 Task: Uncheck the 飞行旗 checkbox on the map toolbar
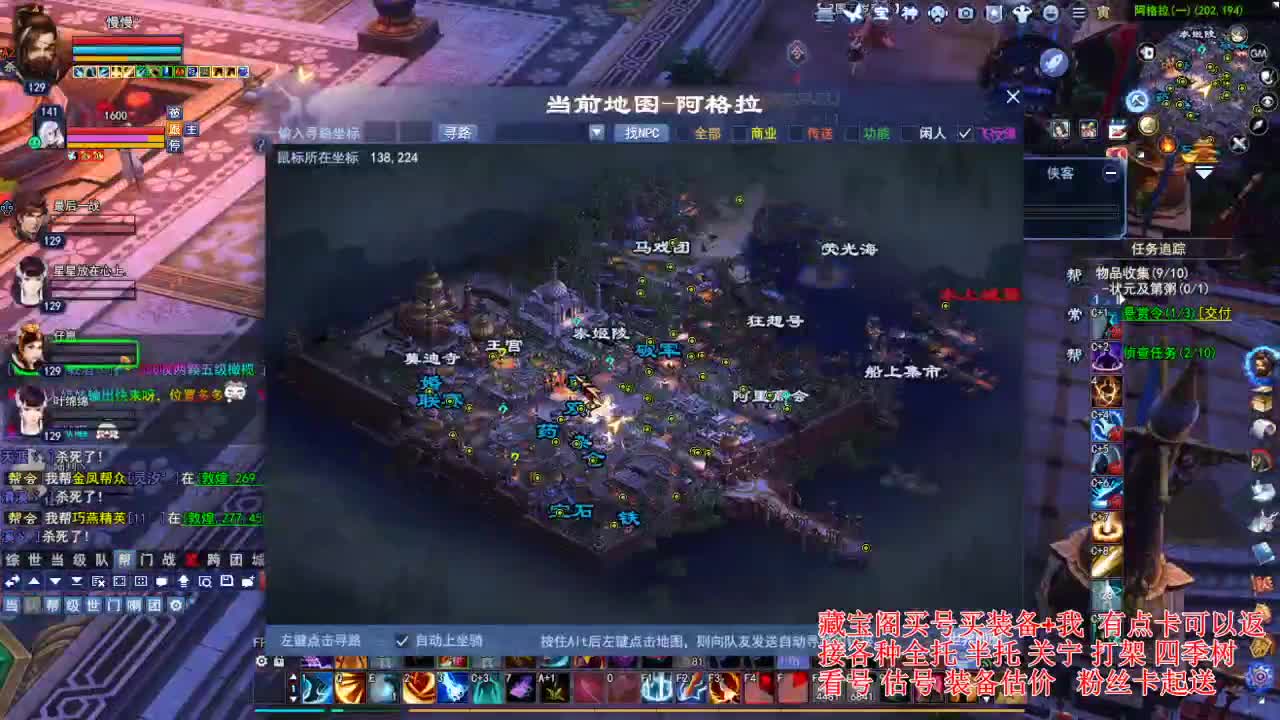(966, 131)
